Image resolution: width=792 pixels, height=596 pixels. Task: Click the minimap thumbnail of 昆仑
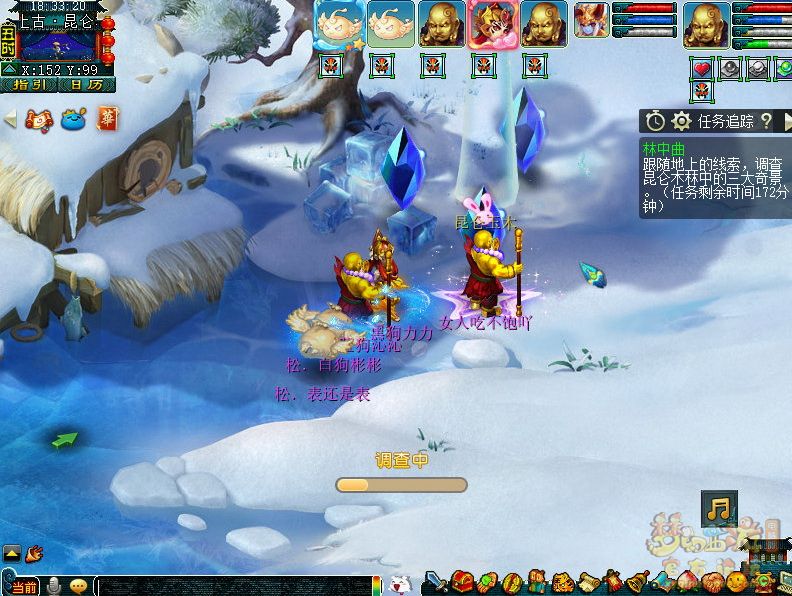point(58,46)
